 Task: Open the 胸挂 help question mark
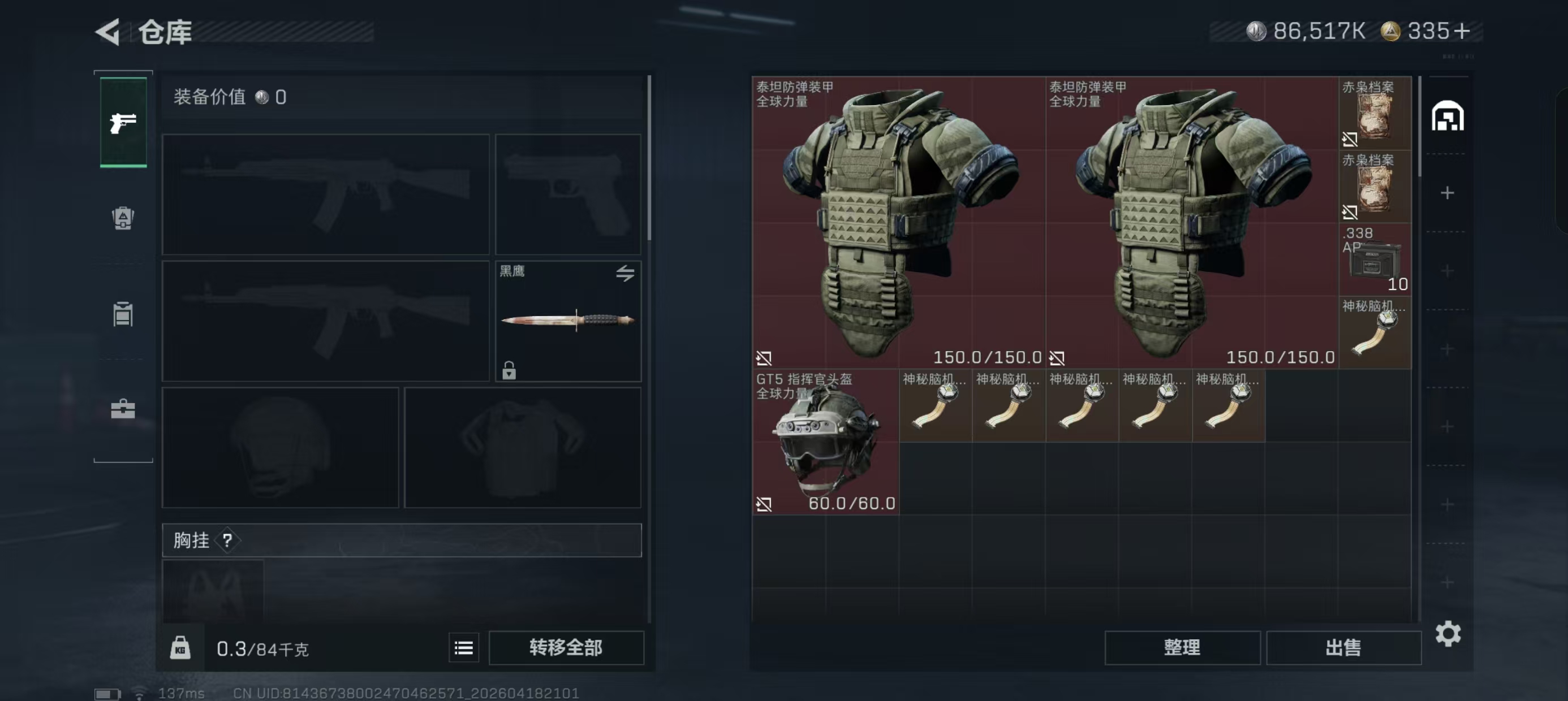[227, 540]
